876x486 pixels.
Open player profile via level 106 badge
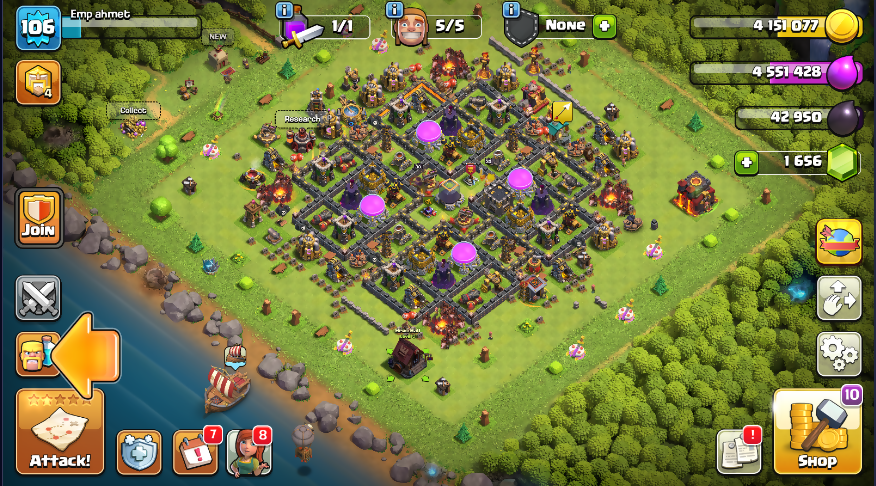(37, 27)
